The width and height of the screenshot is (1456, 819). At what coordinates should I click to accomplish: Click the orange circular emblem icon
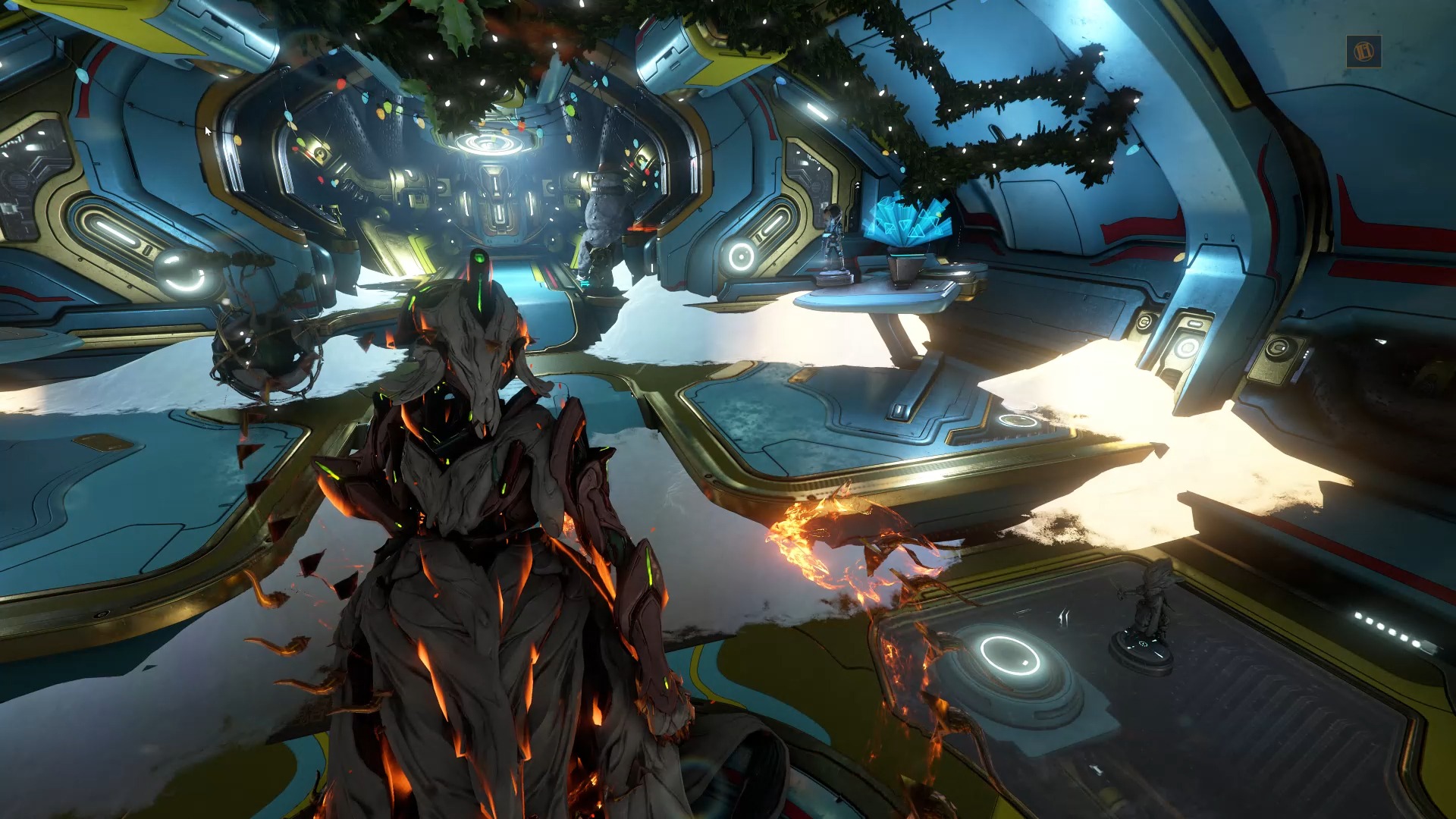[x=1363, y=52]
